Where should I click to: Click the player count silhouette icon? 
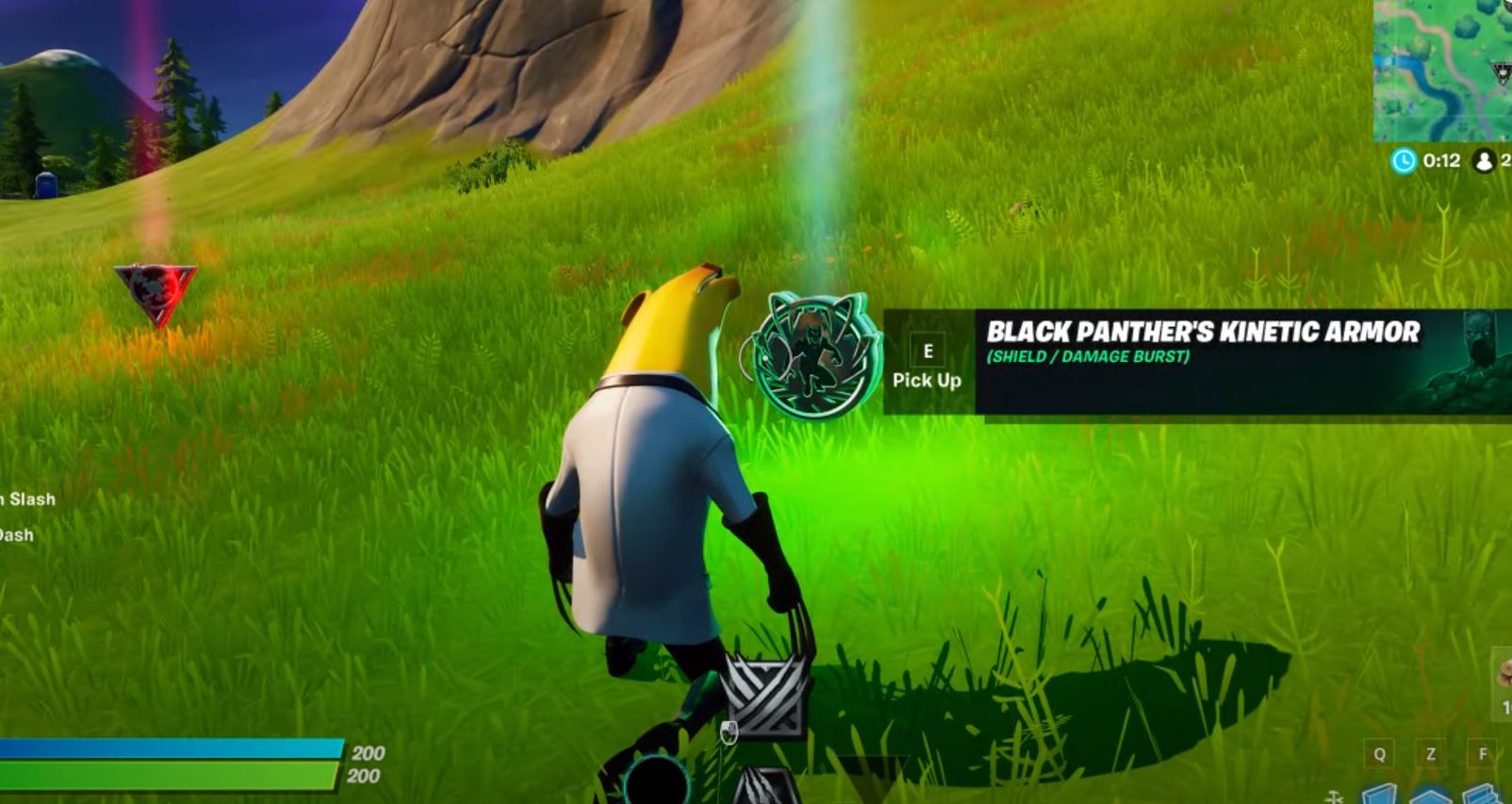click(x=1484, y=162)
